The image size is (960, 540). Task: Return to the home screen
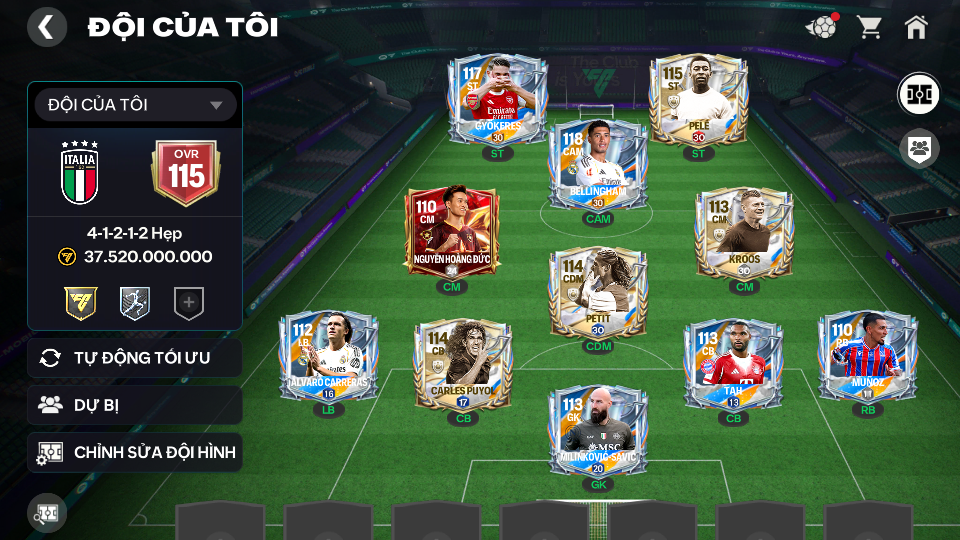pyautogui.click(x=916, y=27)
